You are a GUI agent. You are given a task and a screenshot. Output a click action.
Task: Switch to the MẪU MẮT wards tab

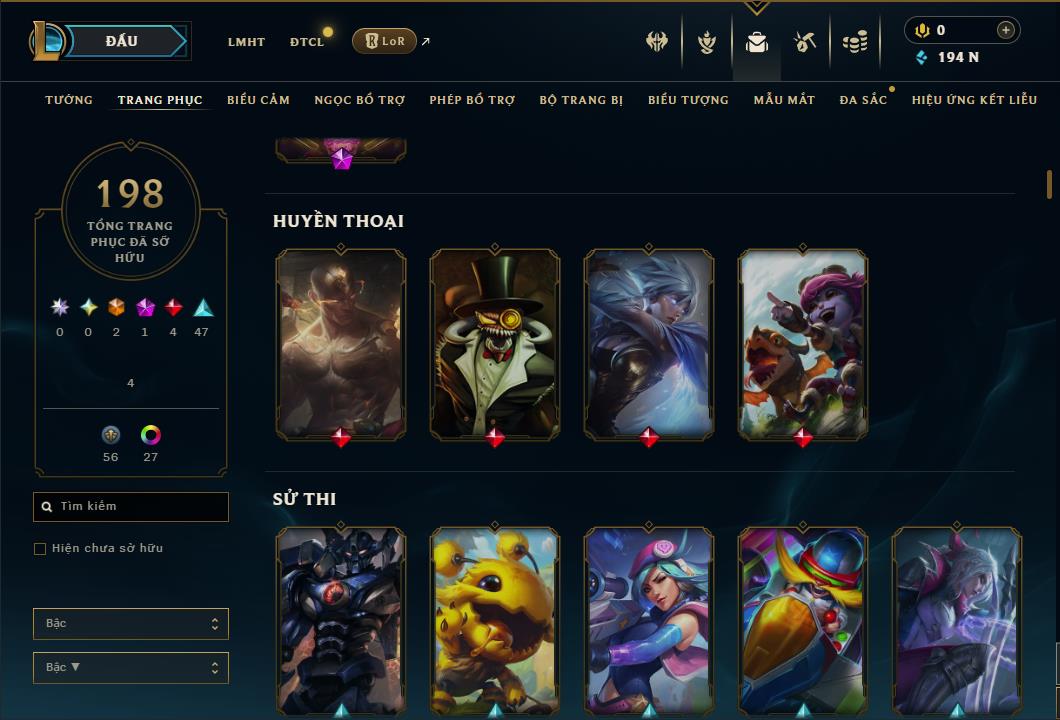[x=784, y=100]
